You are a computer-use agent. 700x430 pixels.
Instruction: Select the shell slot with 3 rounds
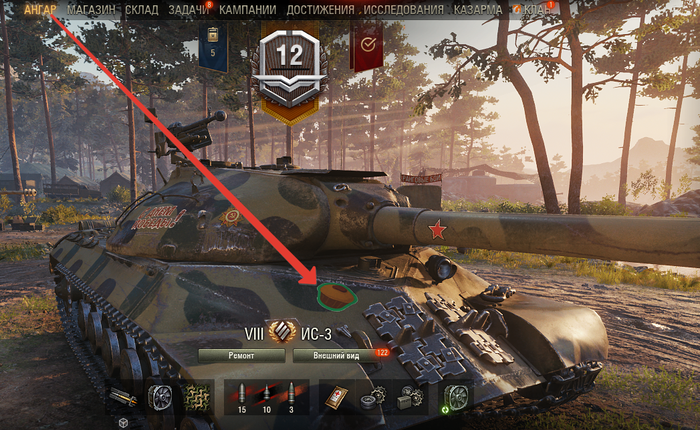pyautogui.click(x=291, y=396)
